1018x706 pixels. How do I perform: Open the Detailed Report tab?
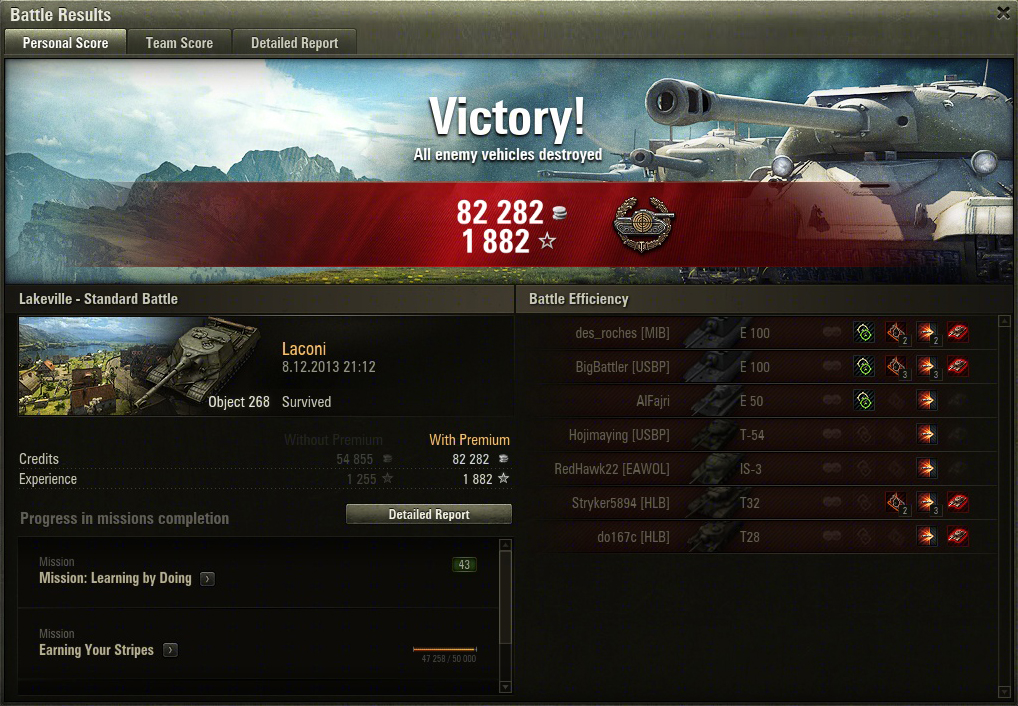pos(294,43)
